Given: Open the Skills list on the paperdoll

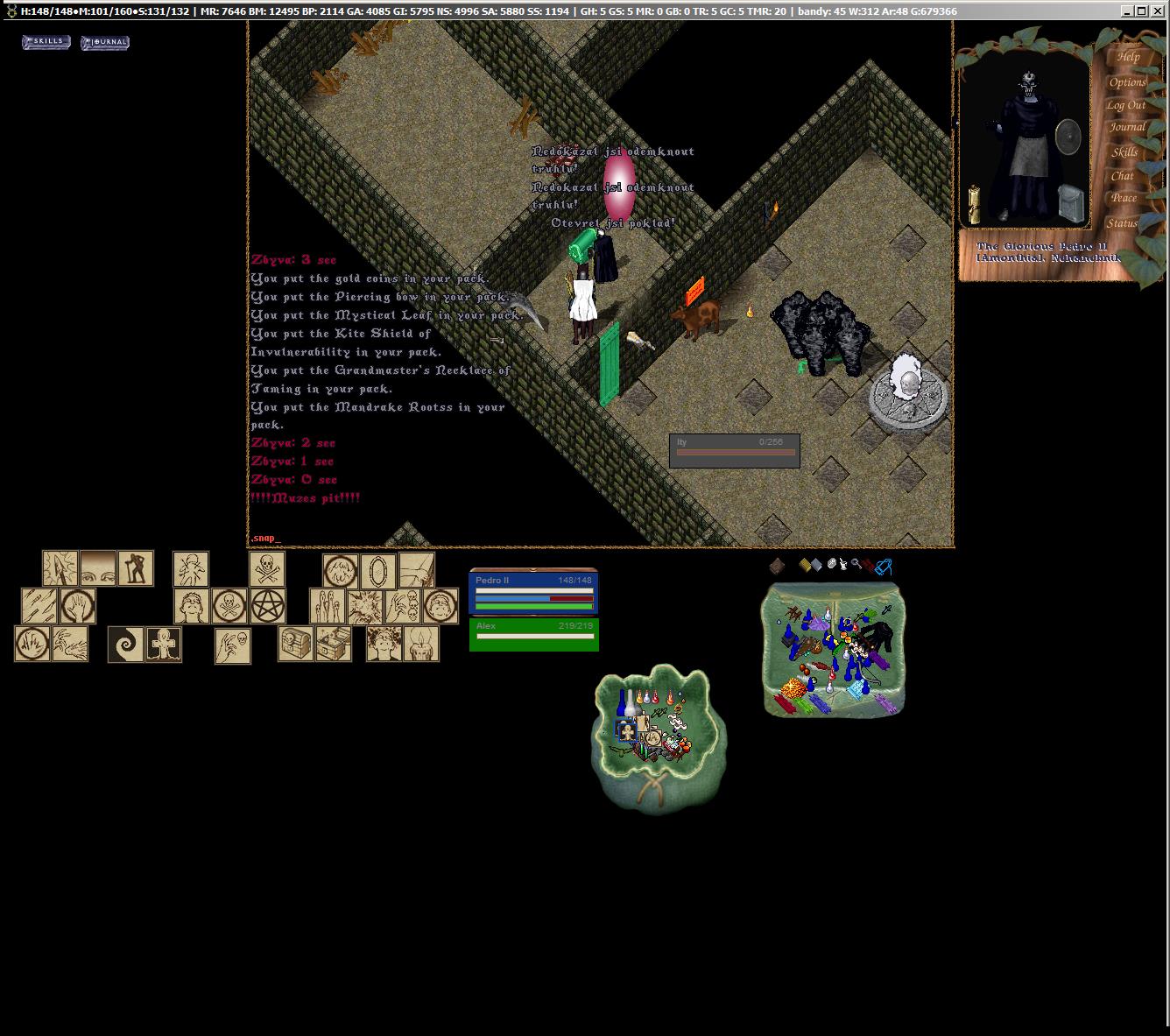Looking at the screenshot, I should [x=1124, y=152].
